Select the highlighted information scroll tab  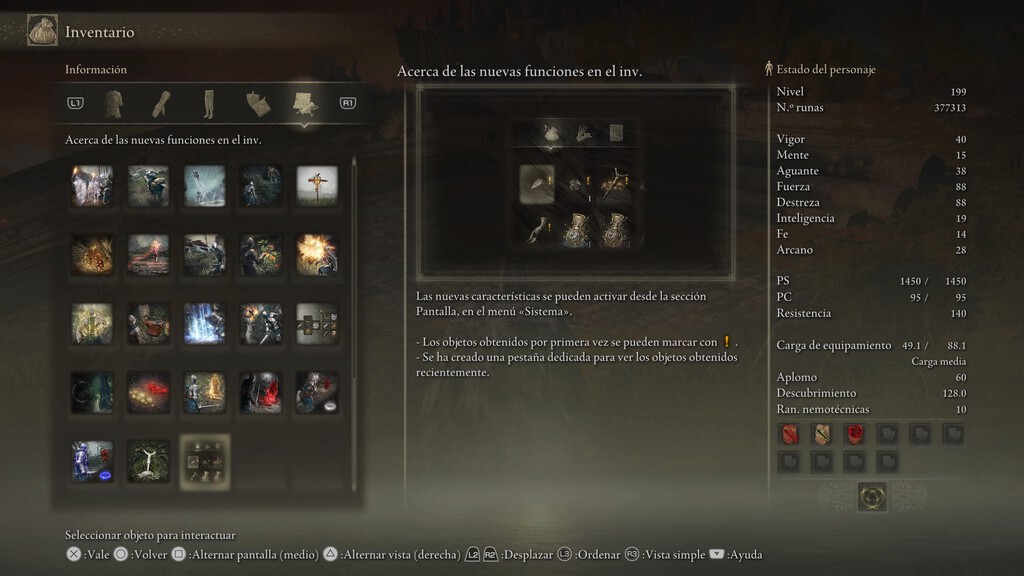(x=304, y=103)
